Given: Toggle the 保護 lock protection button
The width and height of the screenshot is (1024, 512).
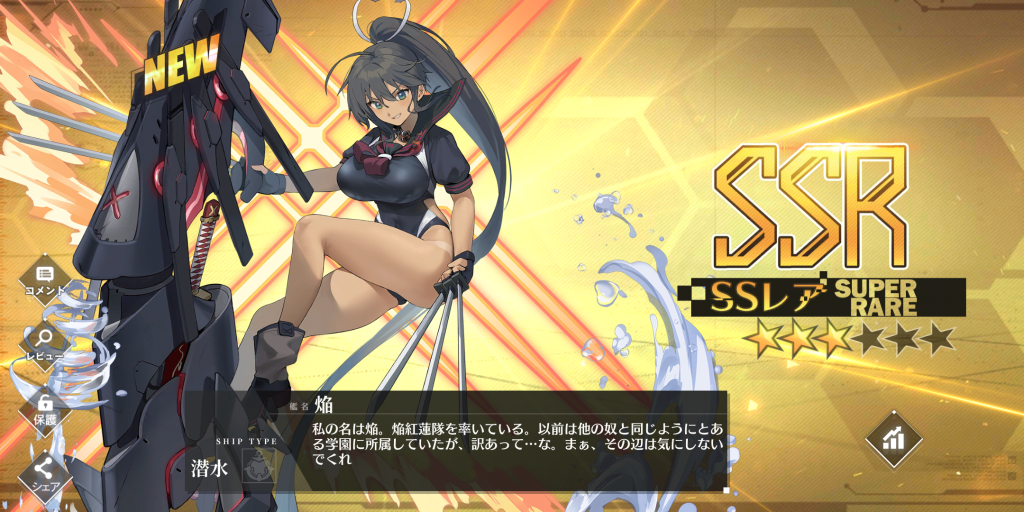Looking at the screenshot, I should (44, 405).
